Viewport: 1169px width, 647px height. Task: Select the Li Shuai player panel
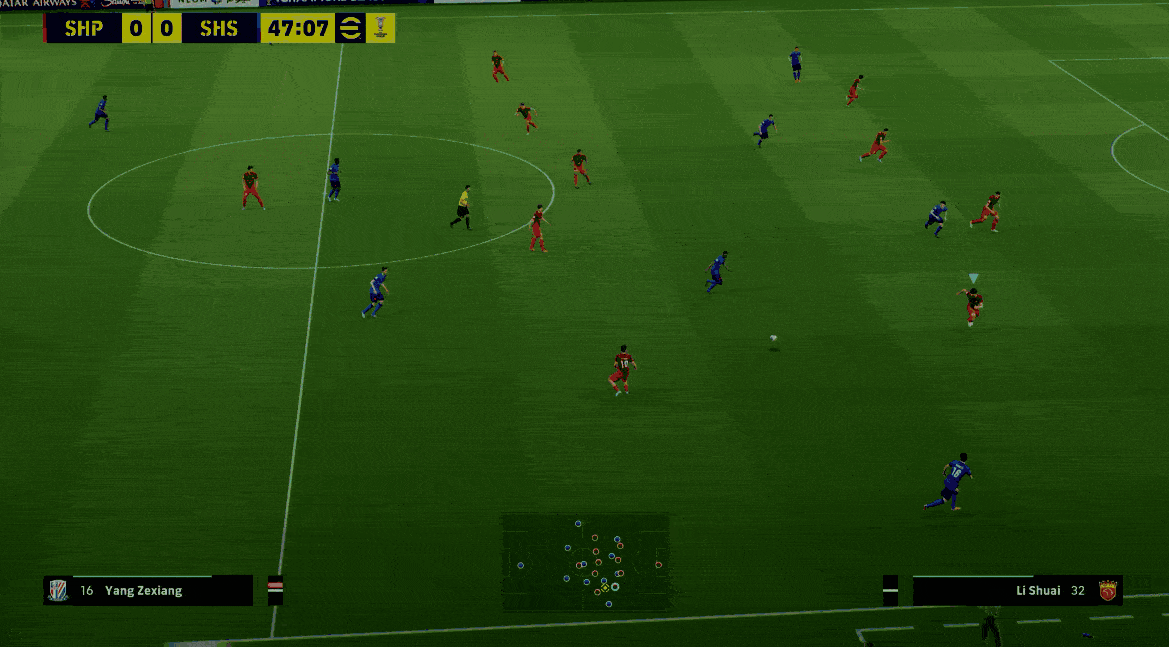click(1017, 590)
